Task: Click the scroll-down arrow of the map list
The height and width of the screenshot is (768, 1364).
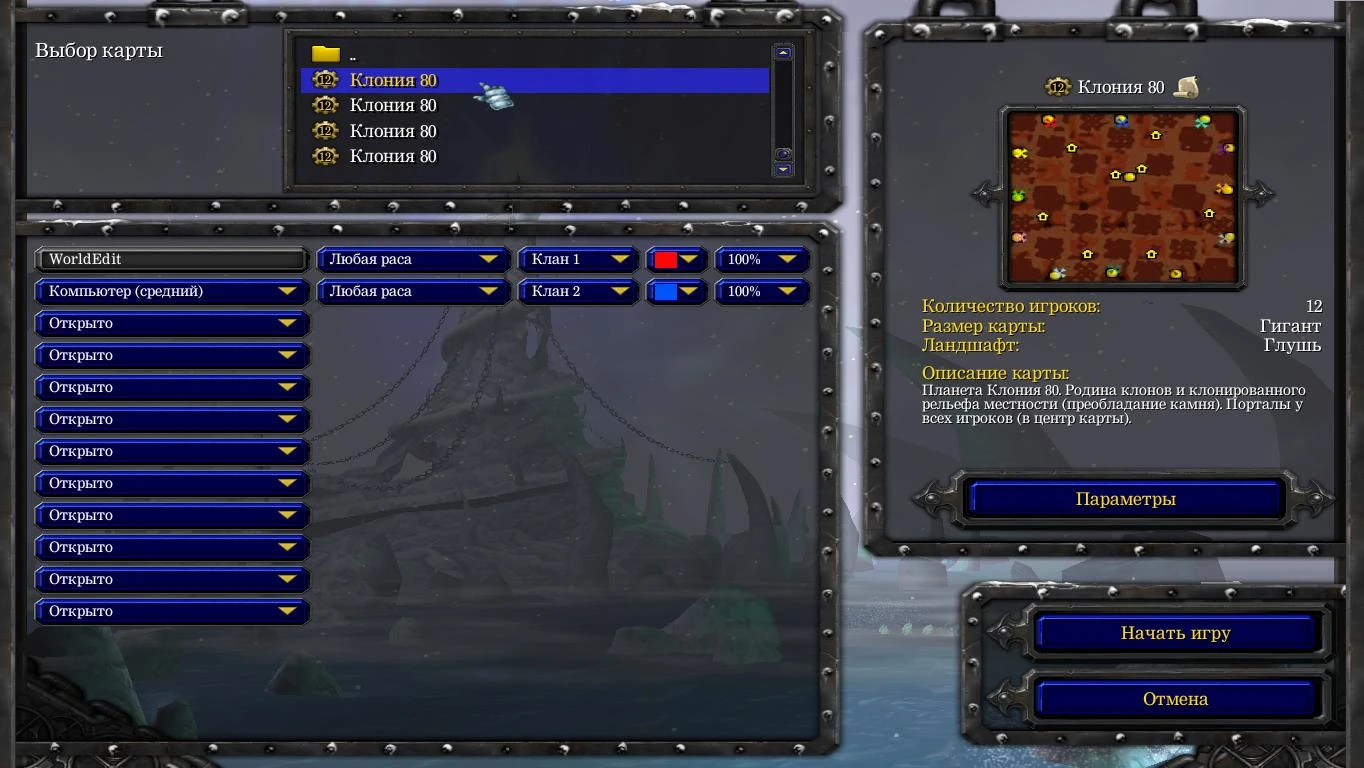Action: [782, 169]
